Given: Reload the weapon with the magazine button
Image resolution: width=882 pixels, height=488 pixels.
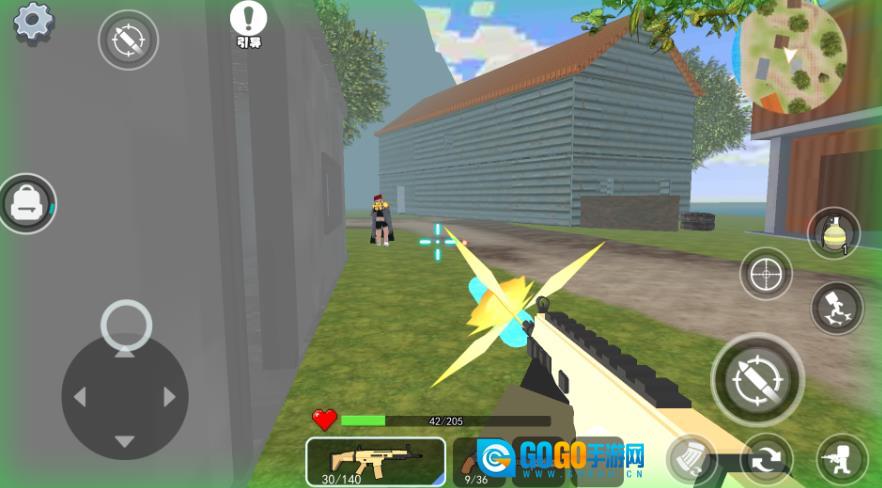Looking at the screenshot, I should click(691, 461).
